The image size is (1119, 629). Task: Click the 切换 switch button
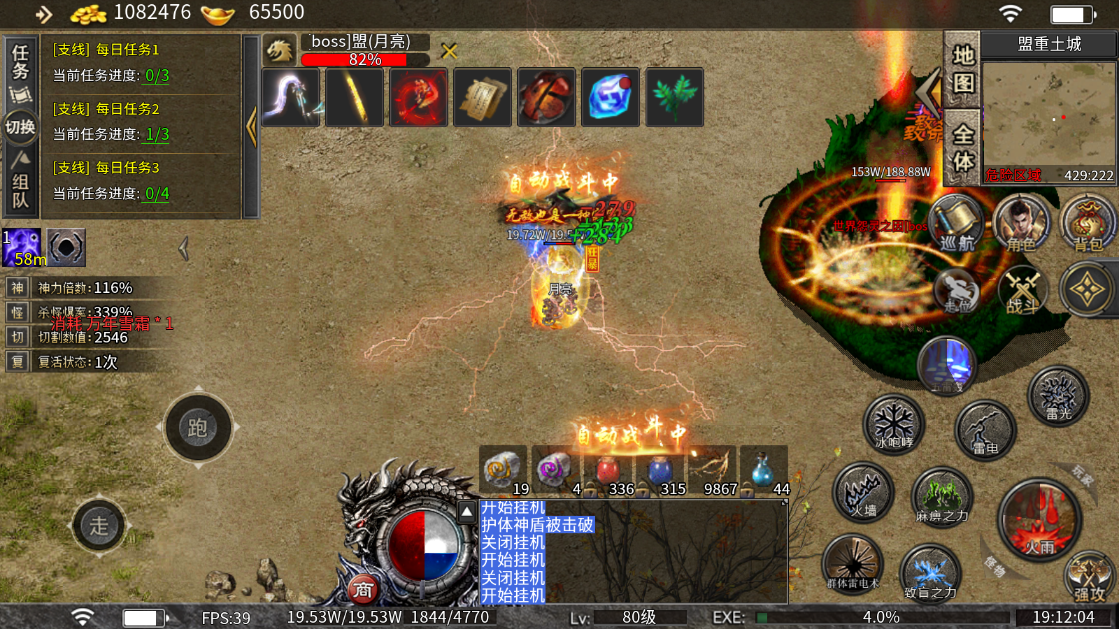click(20, 127)
